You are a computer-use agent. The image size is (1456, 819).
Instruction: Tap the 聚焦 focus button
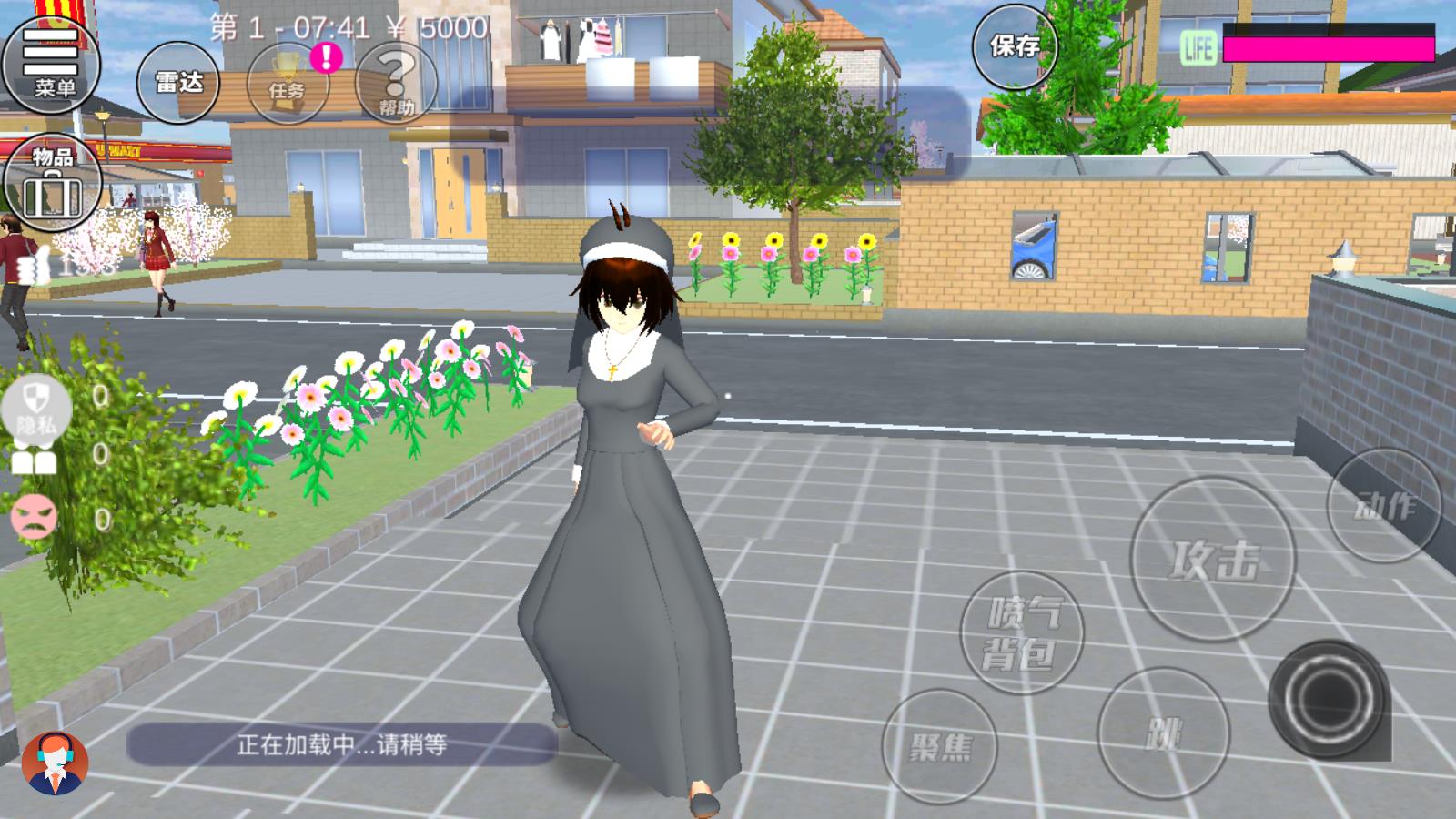pos(939,747)
